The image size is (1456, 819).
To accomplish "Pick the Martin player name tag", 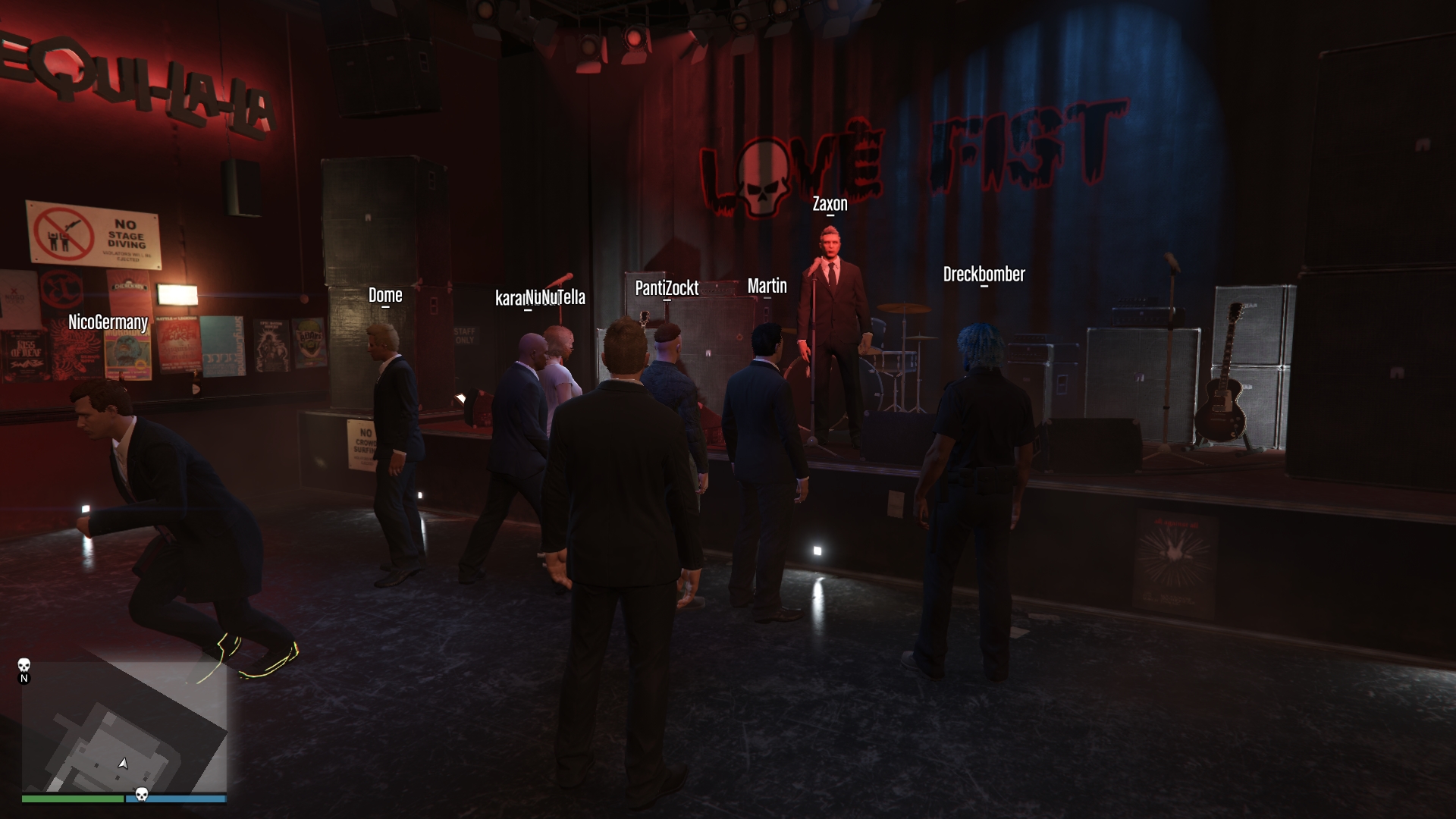I will pyautogui.click(x=767, y=286).
